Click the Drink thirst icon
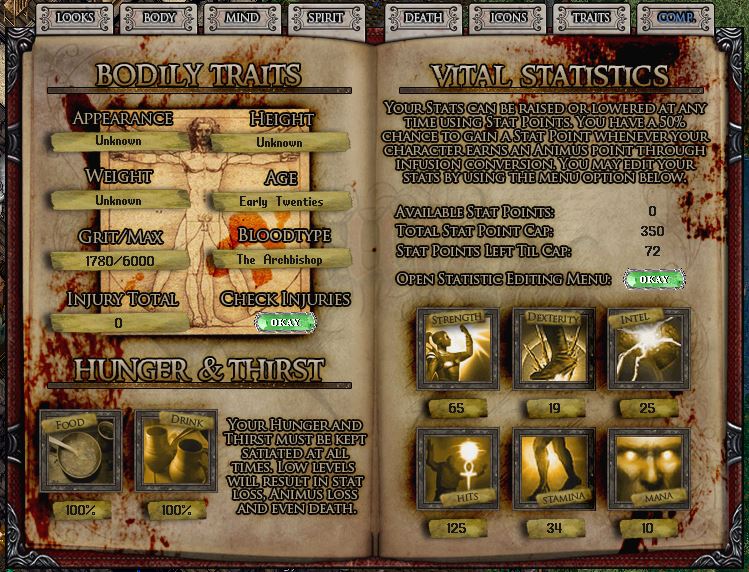749x572 pixels. (175, 450)
